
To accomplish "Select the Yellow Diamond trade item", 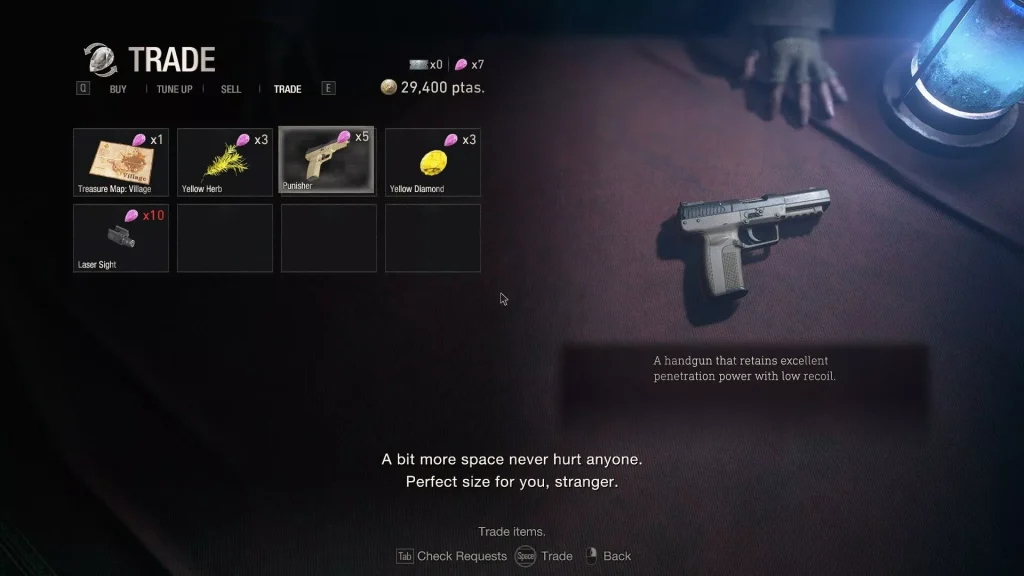I will 433,162.
